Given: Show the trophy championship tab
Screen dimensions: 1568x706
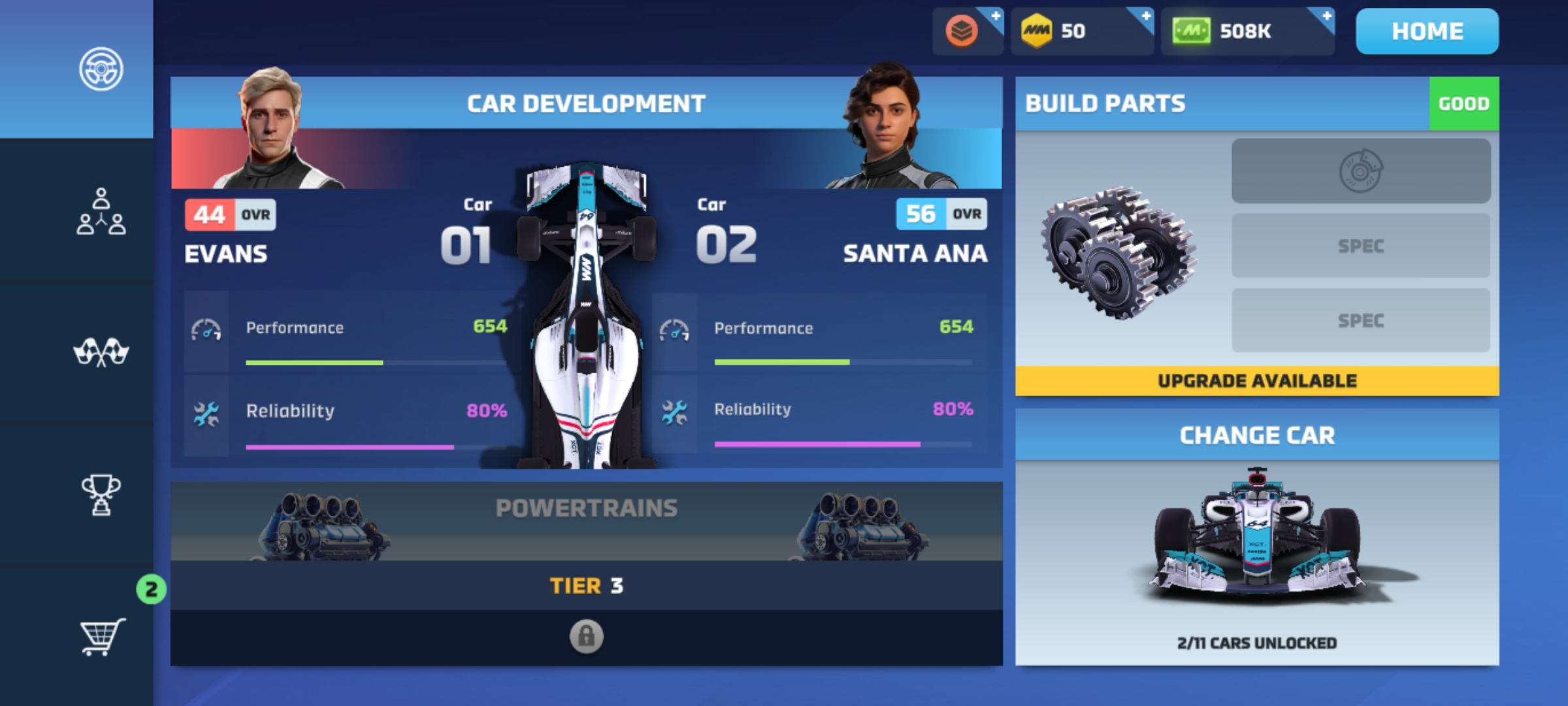Looking at the screenshot, I should (101, 495).
